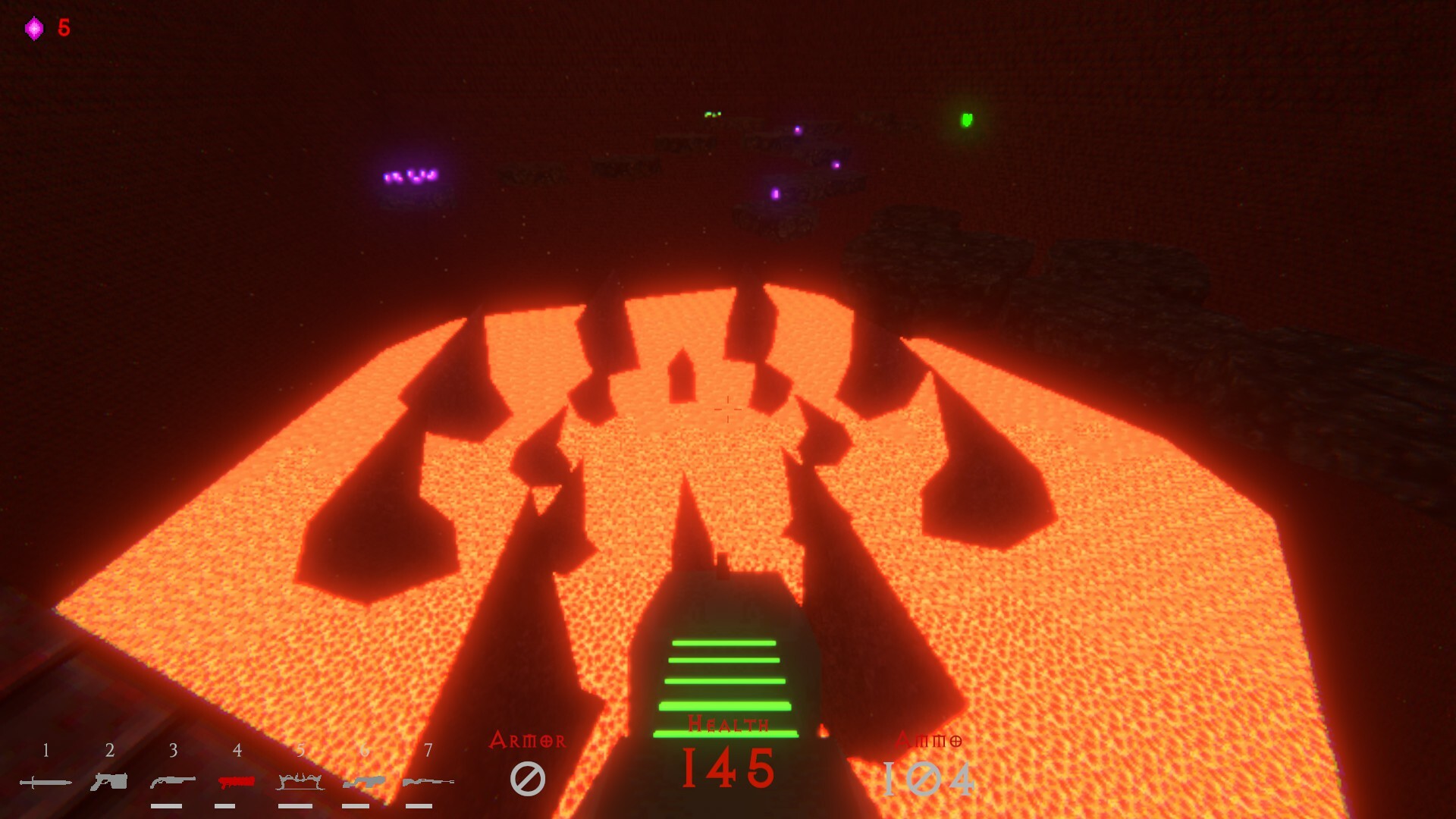
Task: Select the heavy weapon in slot 5
Action: (x=301, y=780)
